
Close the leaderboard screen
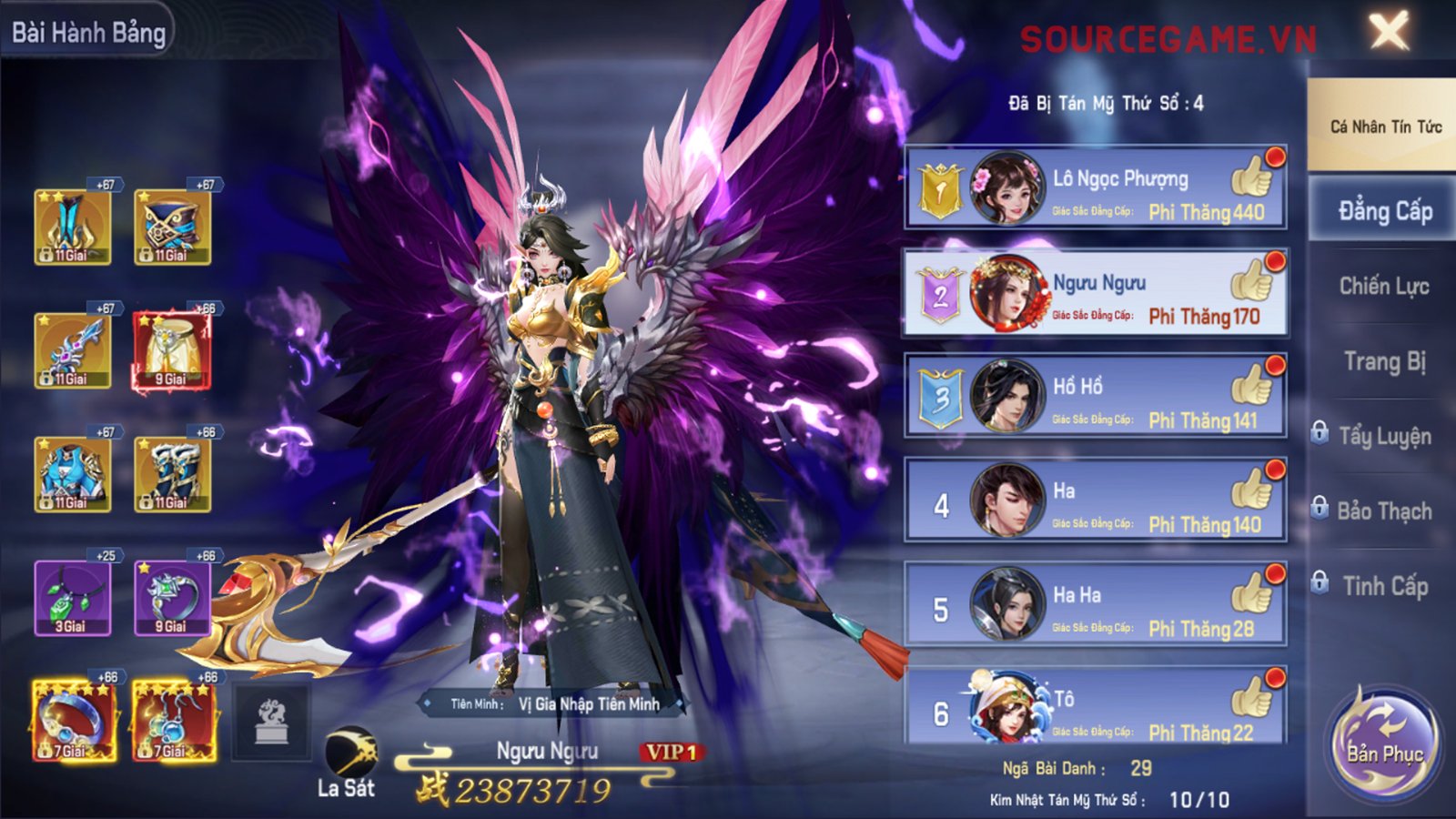(x=1389, y=33)
